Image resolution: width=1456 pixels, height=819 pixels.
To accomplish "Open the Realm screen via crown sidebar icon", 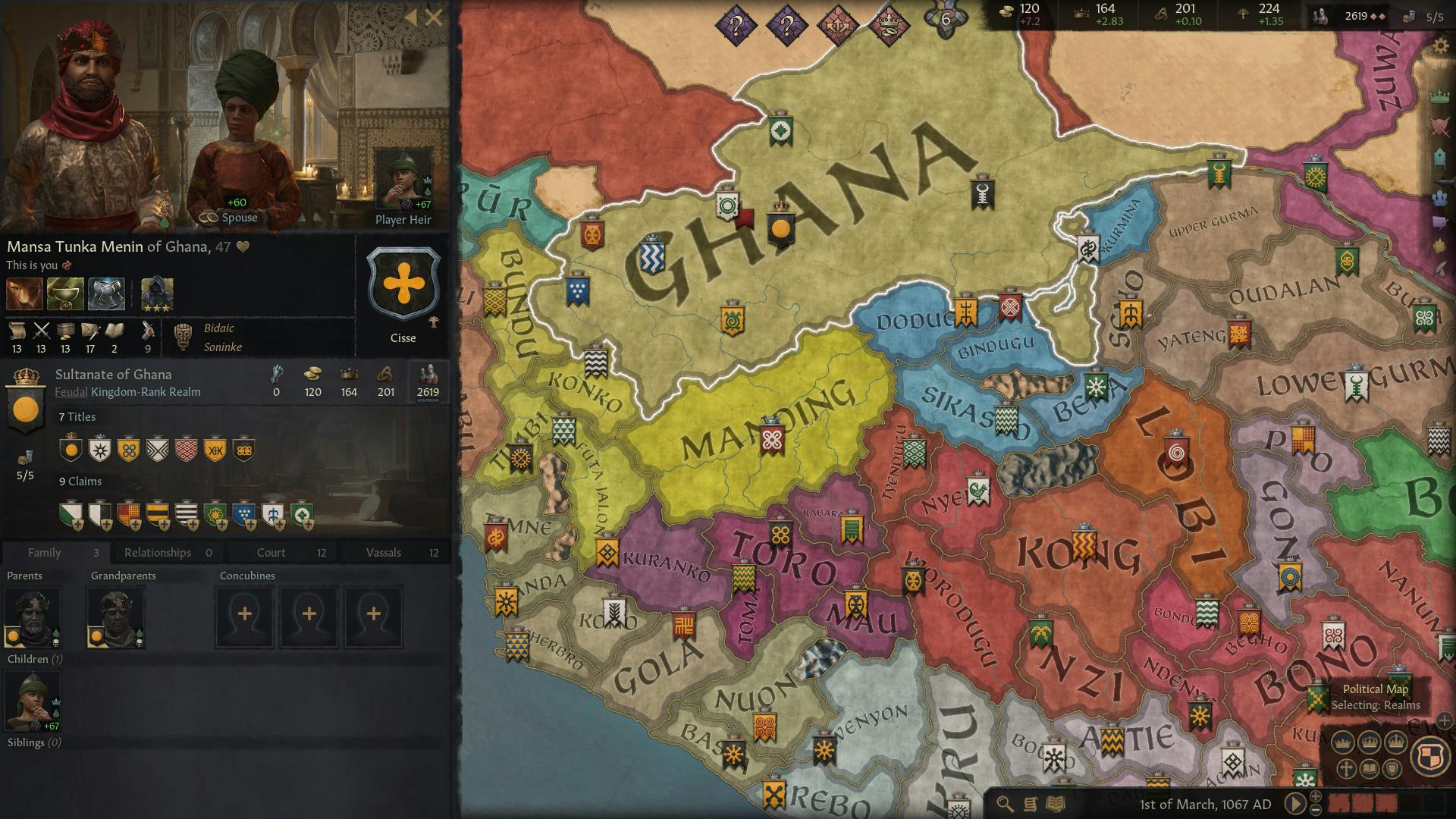I will point(1439,96).
